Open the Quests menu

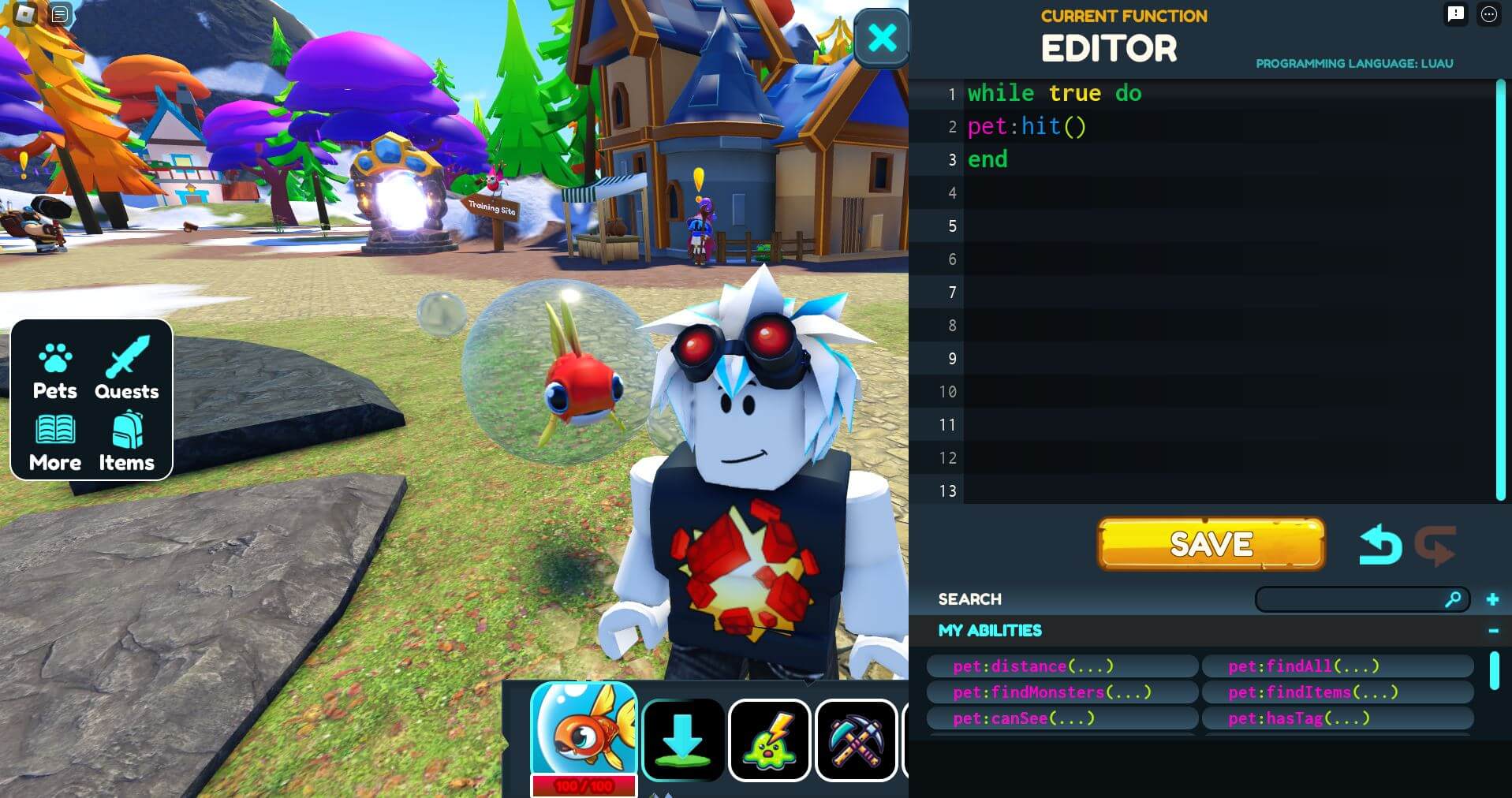tap(127, 371)
